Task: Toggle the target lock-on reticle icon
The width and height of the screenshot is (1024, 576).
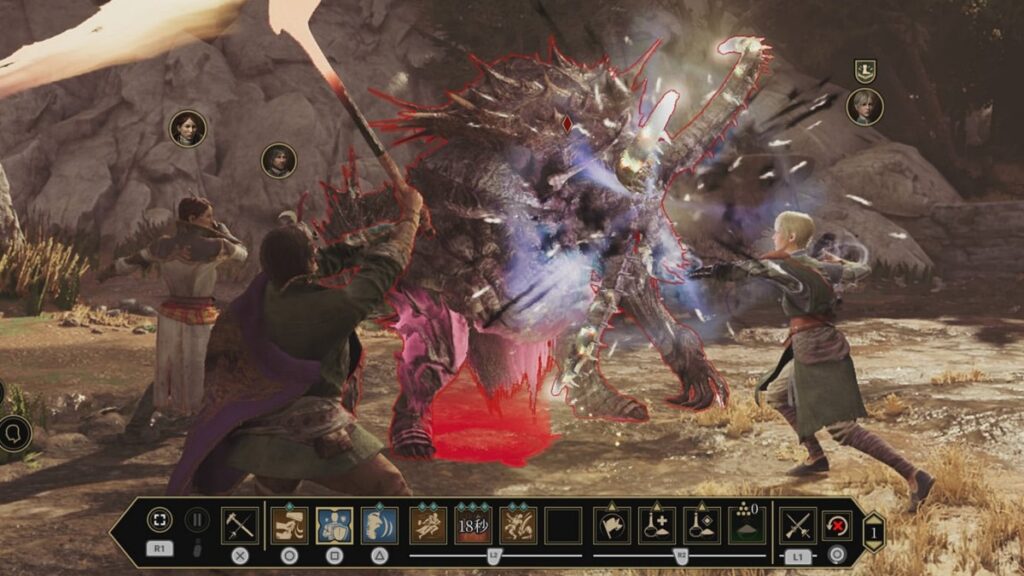Action: click(x=159, y=520)
